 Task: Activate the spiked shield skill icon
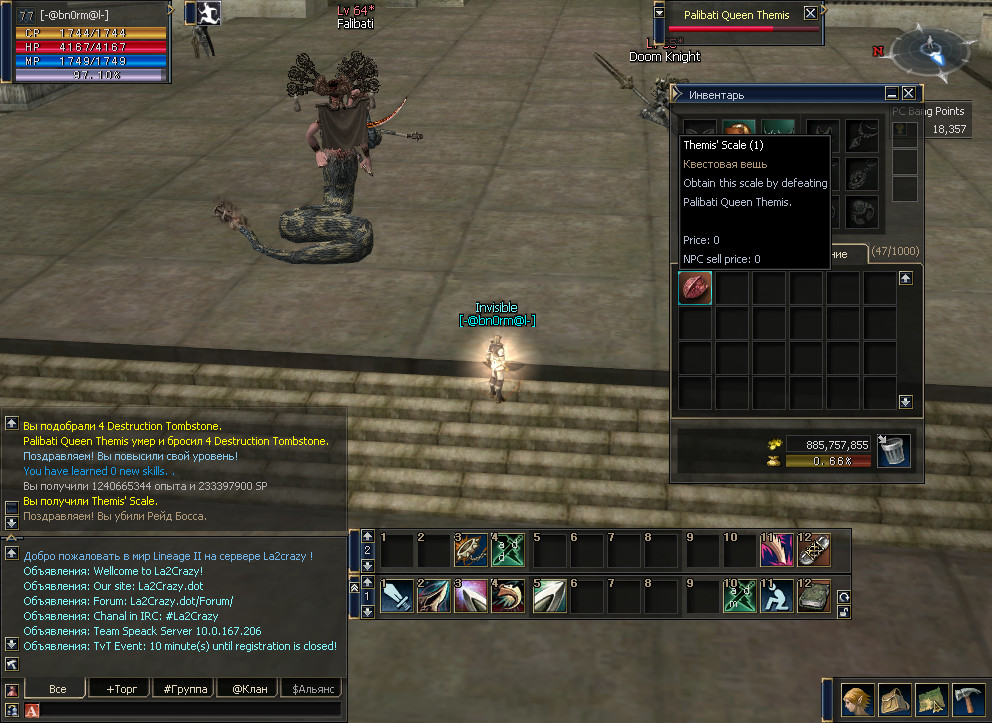point(472,549)
